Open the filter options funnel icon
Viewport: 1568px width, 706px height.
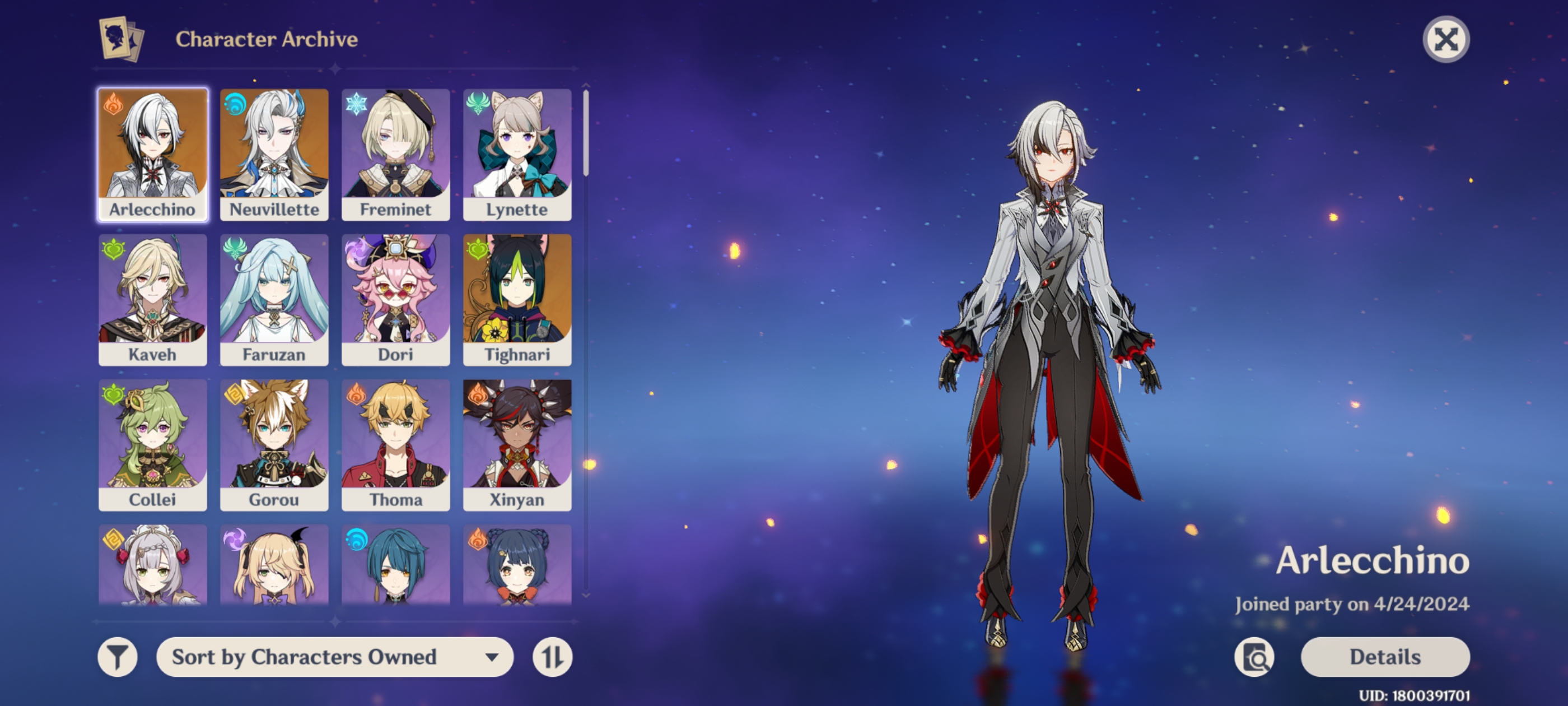click(119, 657)
